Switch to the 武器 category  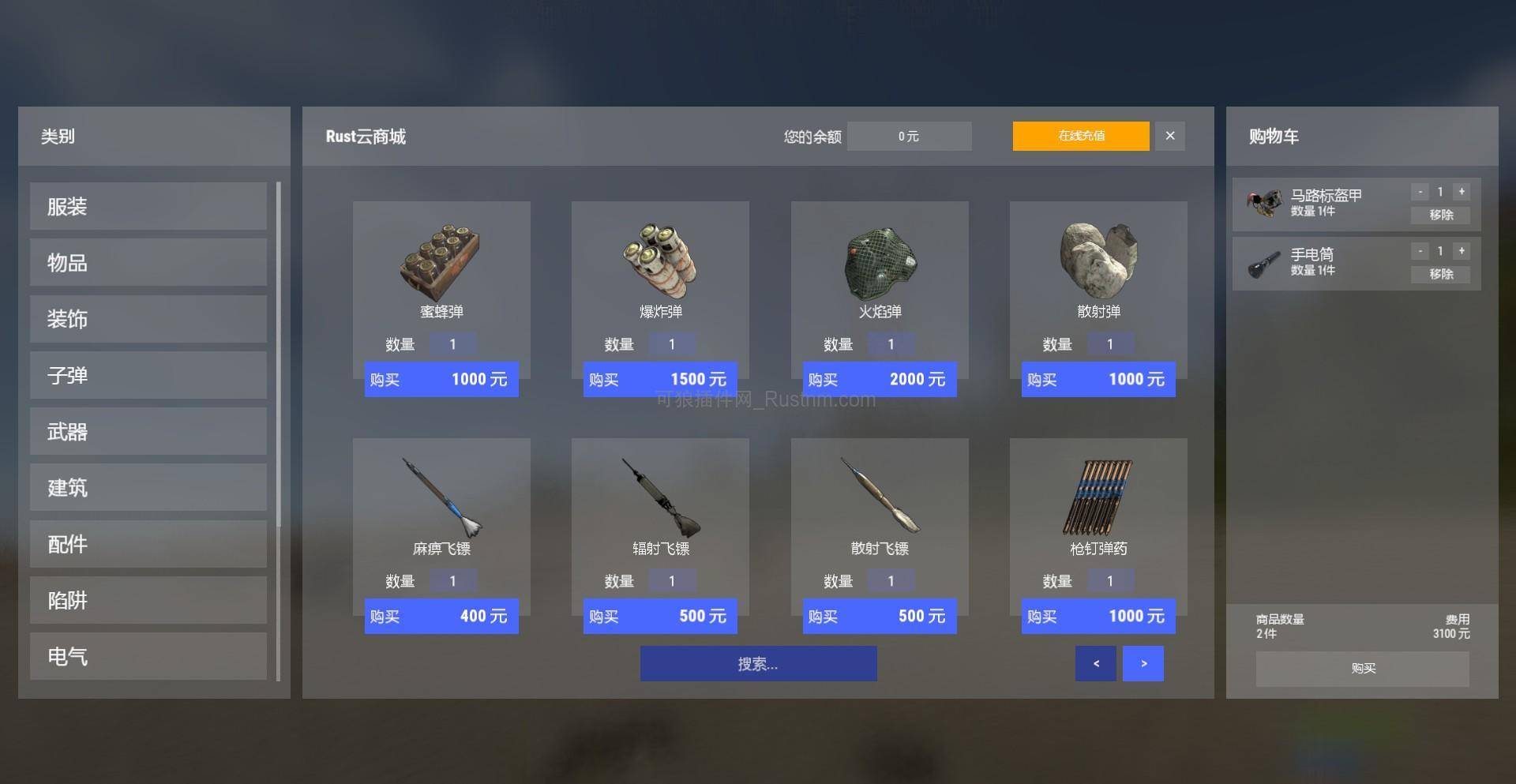pyautogui.click(x=147, y=431)
